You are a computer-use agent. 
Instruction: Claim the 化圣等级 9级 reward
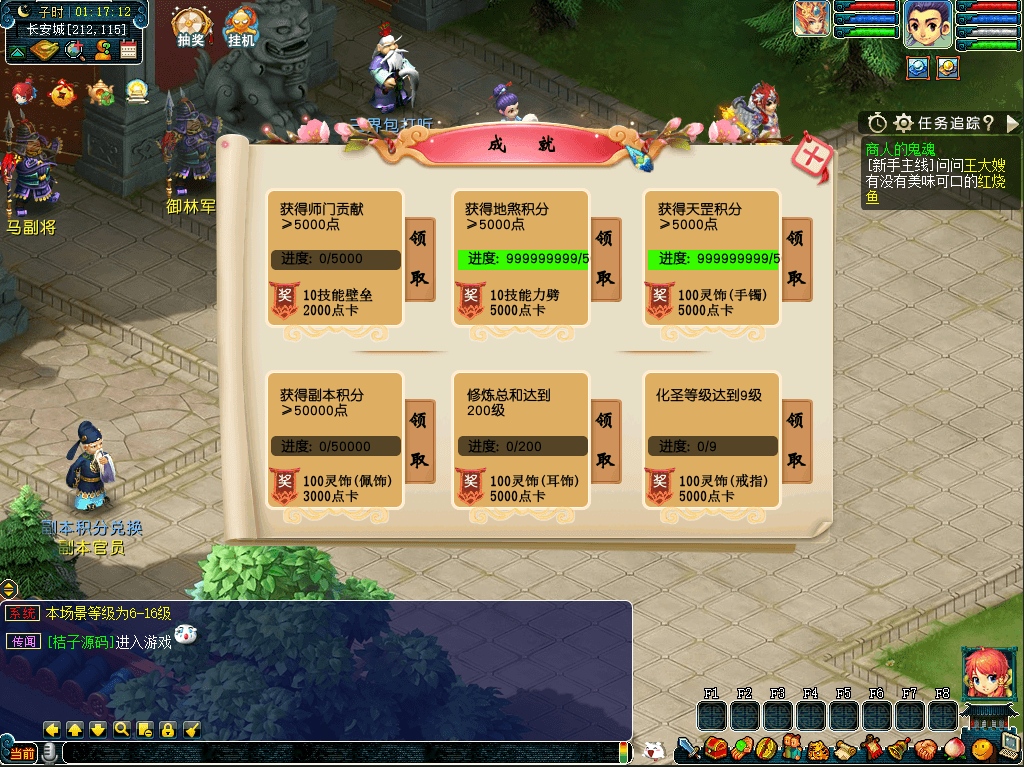click(796, 441)
